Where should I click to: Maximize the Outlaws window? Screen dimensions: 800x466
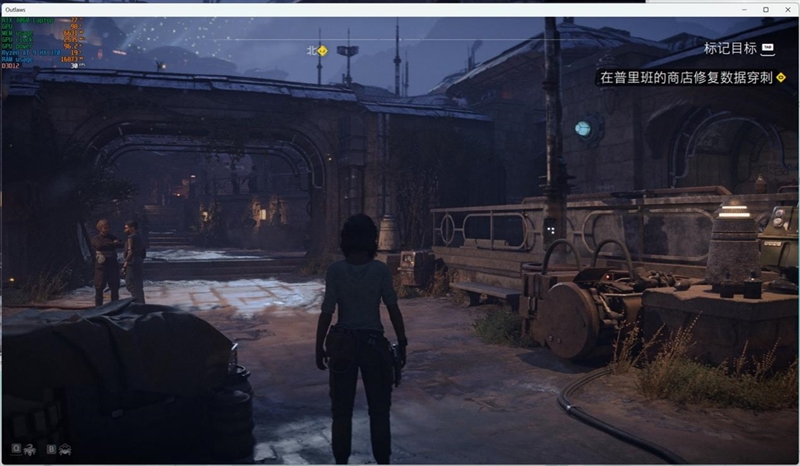(766, 9)
